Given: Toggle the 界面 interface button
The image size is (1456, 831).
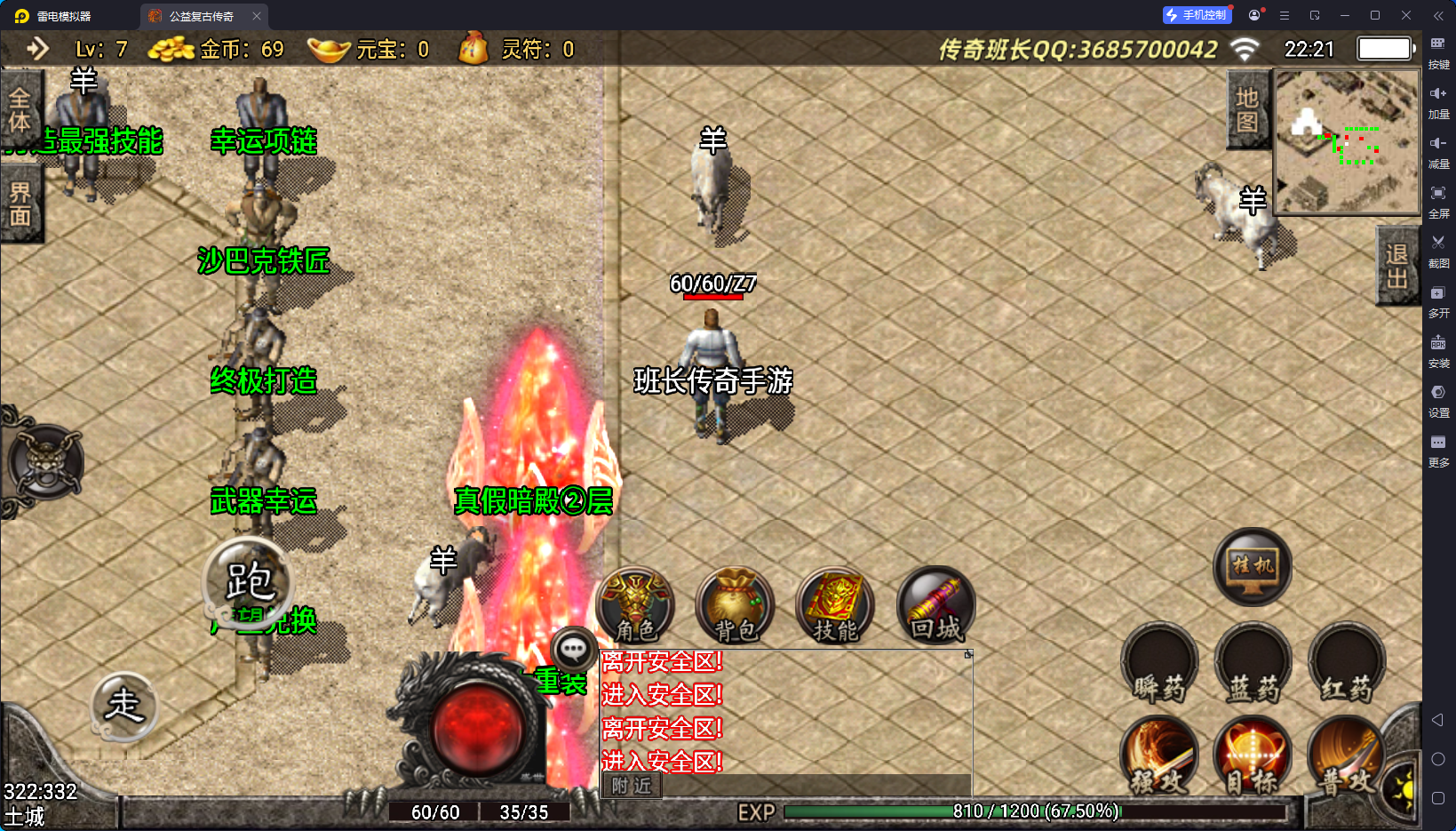Looking at the screenshot, I should click(x=20, y=205).
